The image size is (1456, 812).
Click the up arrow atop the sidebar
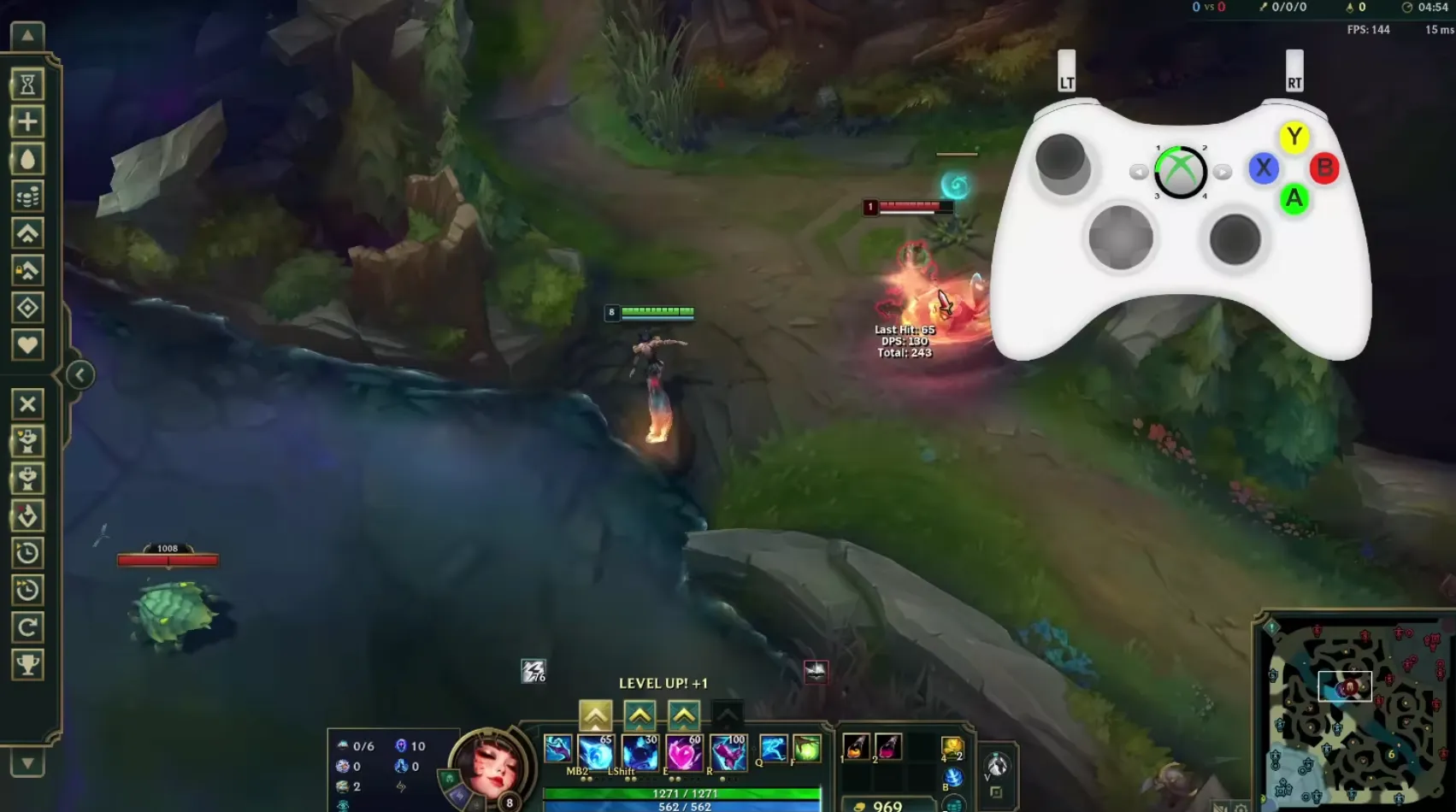click(x=28, y=35)
